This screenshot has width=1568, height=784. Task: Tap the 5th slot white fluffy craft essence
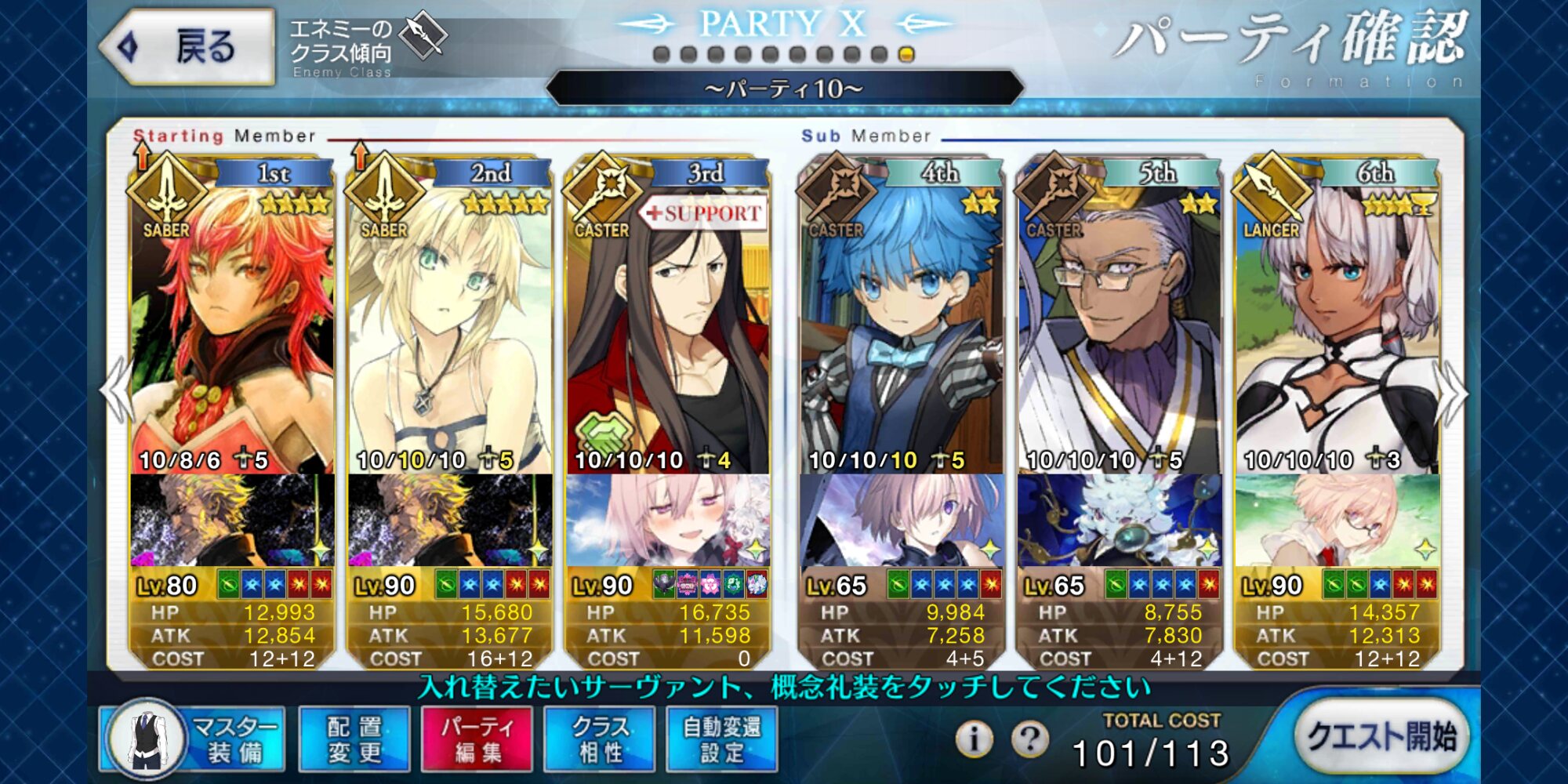pyautogui.click(x=1119, y=520)
